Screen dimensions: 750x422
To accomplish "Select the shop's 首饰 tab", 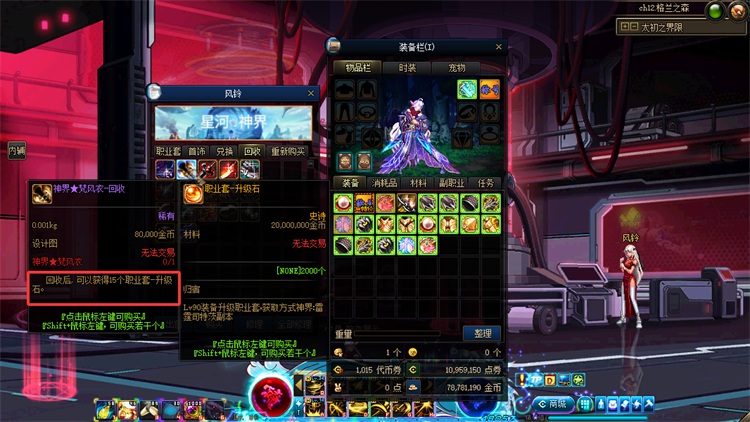I will coord(198,151).
